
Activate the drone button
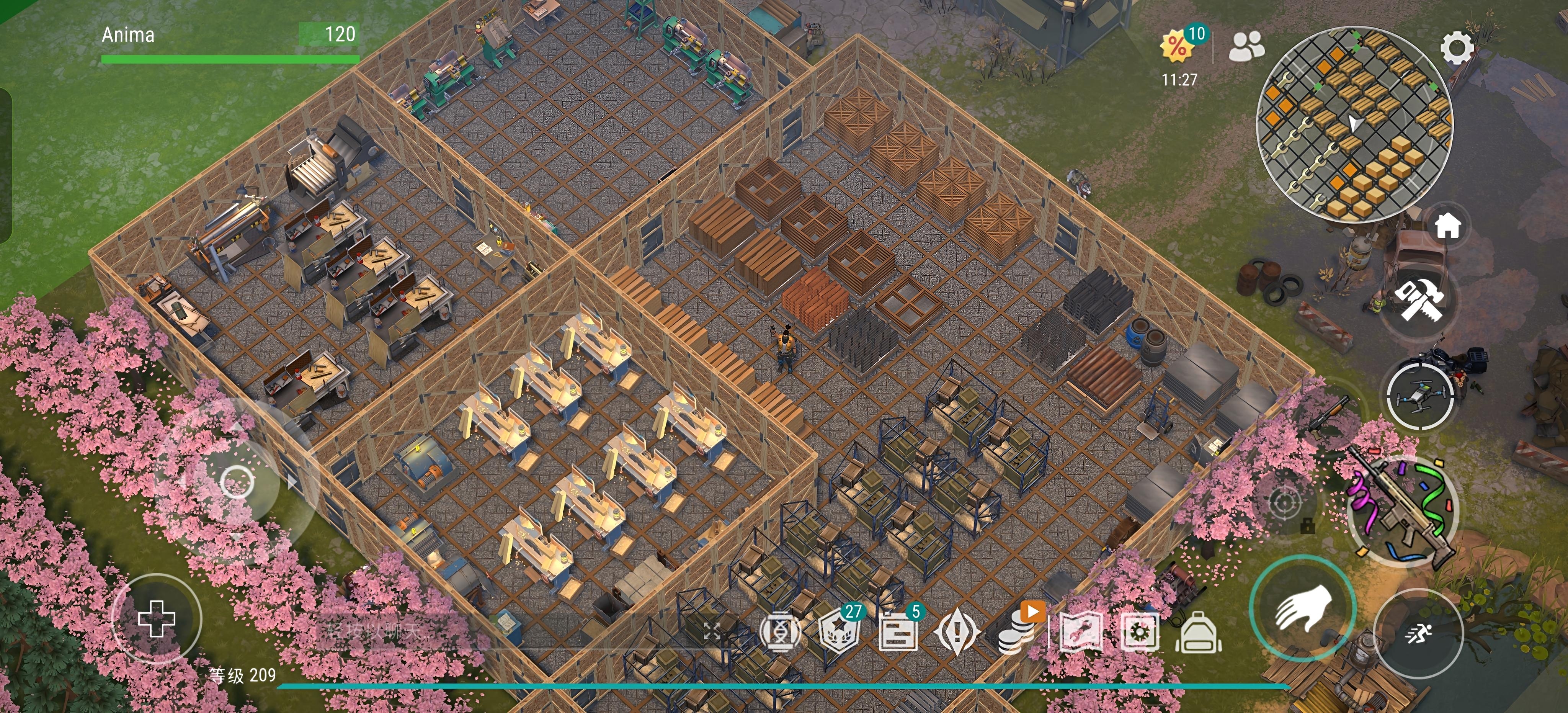[x=1421, y=397]
